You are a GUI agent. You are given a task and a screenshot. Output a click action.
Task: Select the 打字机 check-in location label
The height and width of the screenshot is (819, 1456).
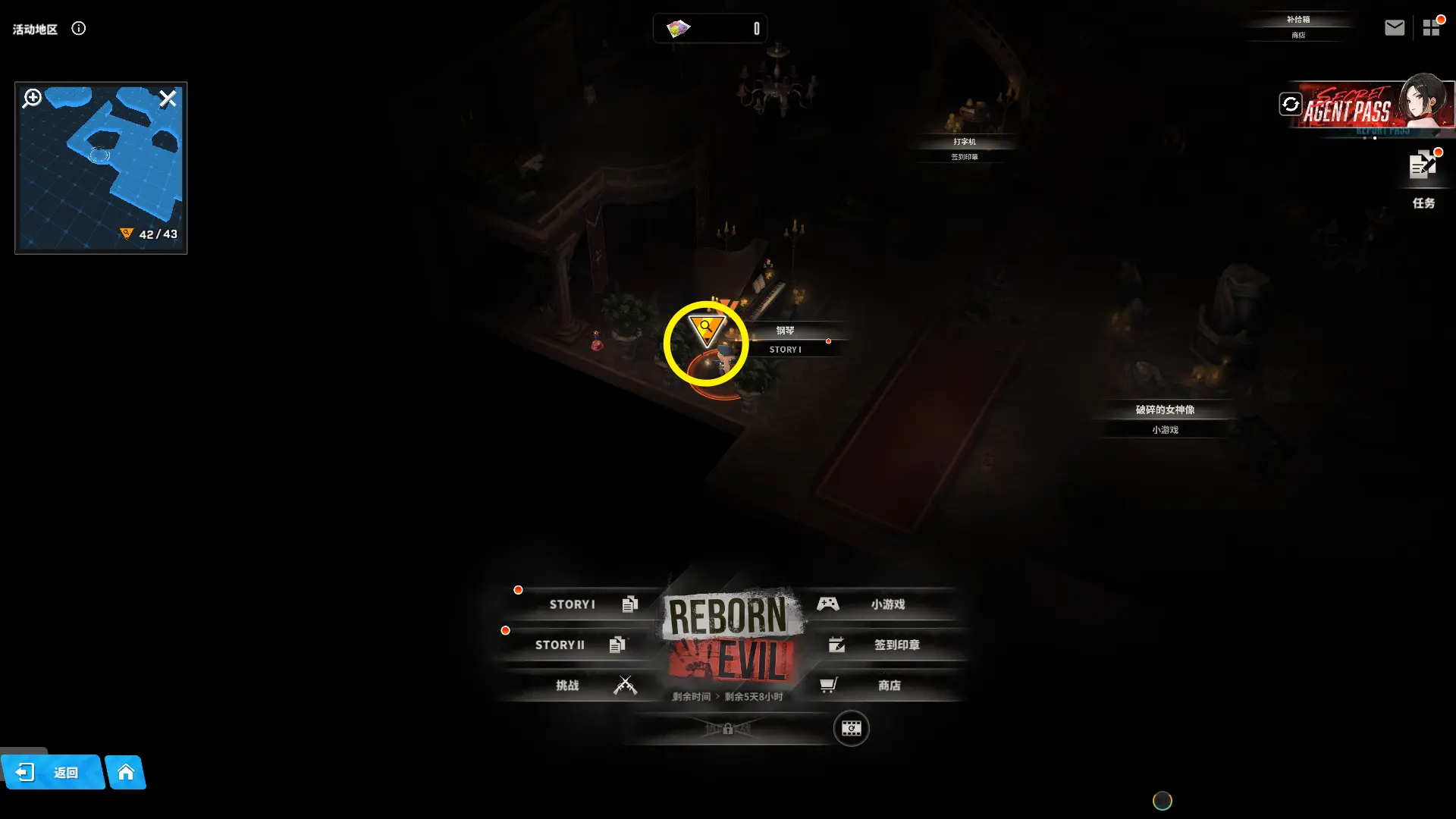click(x=965, y=149)
